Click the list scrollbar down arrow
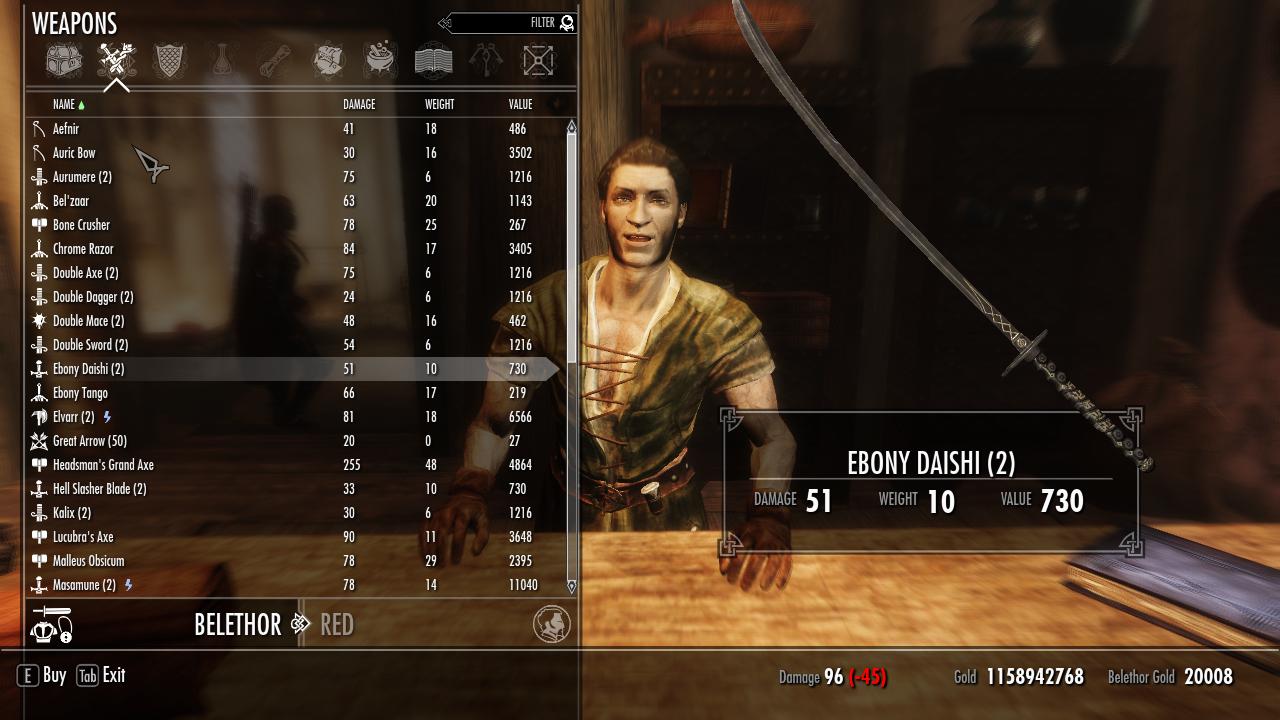 (x=572, y=586)
